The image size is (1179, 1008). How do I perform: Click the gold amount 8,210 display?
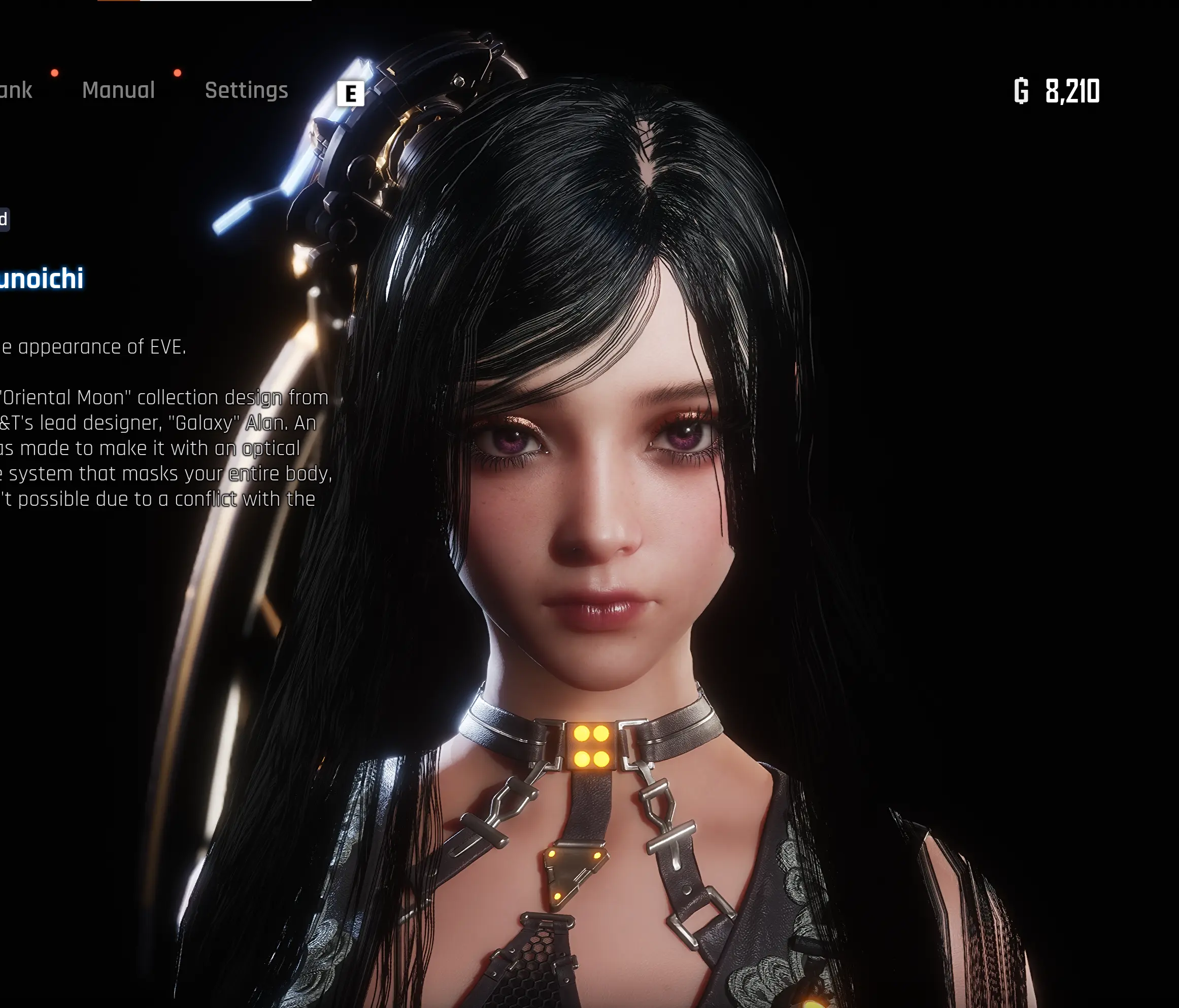(1072, 90)
